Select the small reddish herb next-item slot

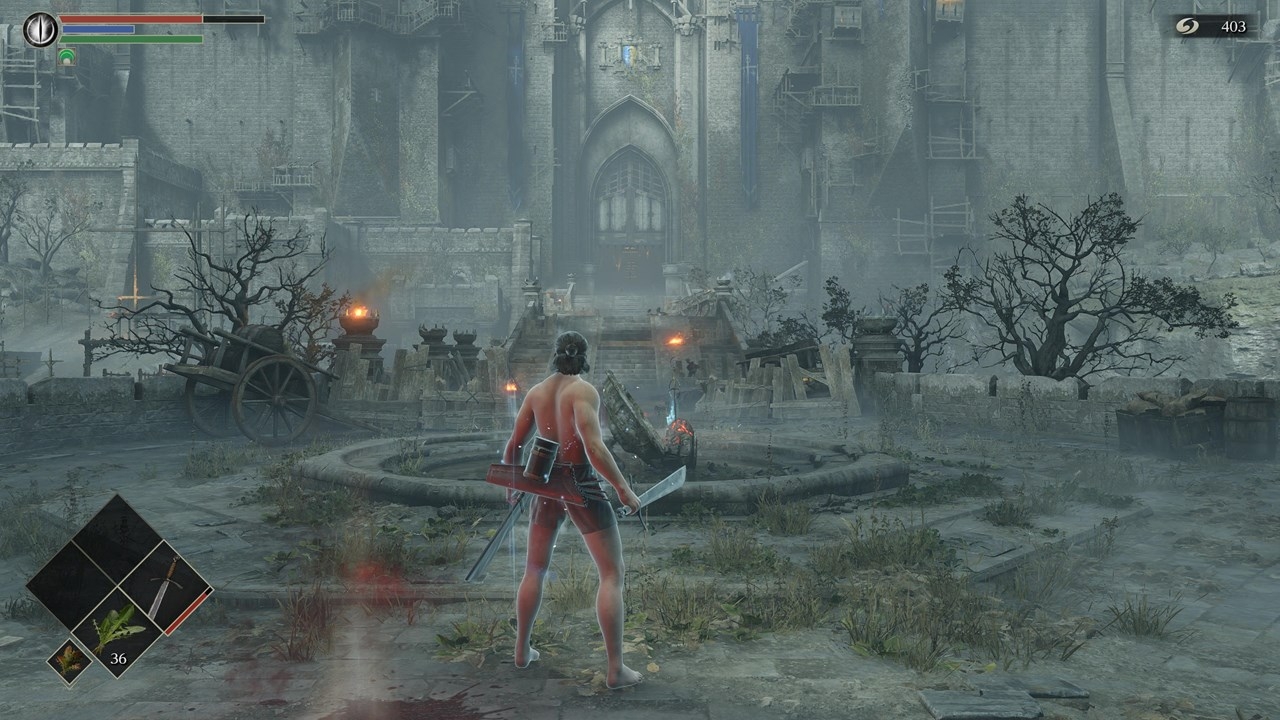(70, 661)
